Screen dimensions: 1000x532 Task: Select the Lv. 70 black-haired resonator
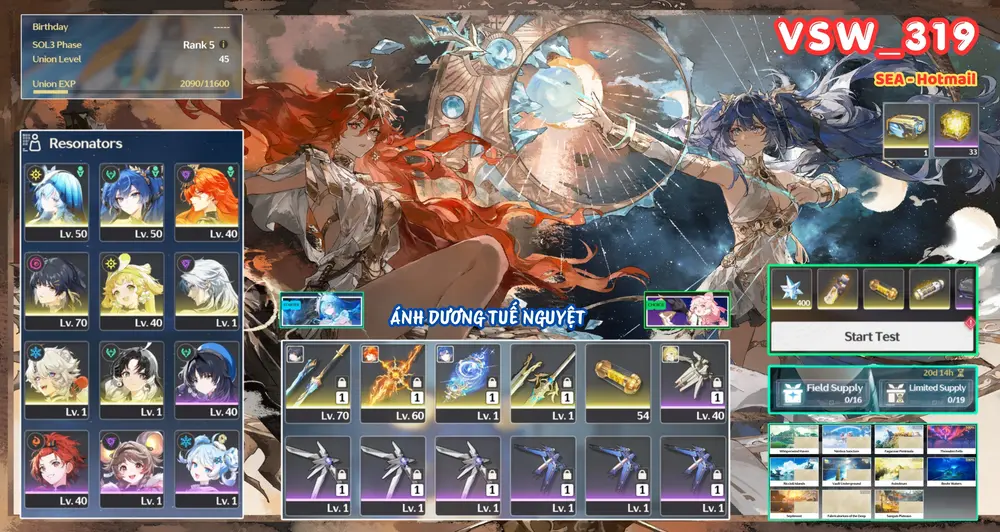[x=59, y=291]
